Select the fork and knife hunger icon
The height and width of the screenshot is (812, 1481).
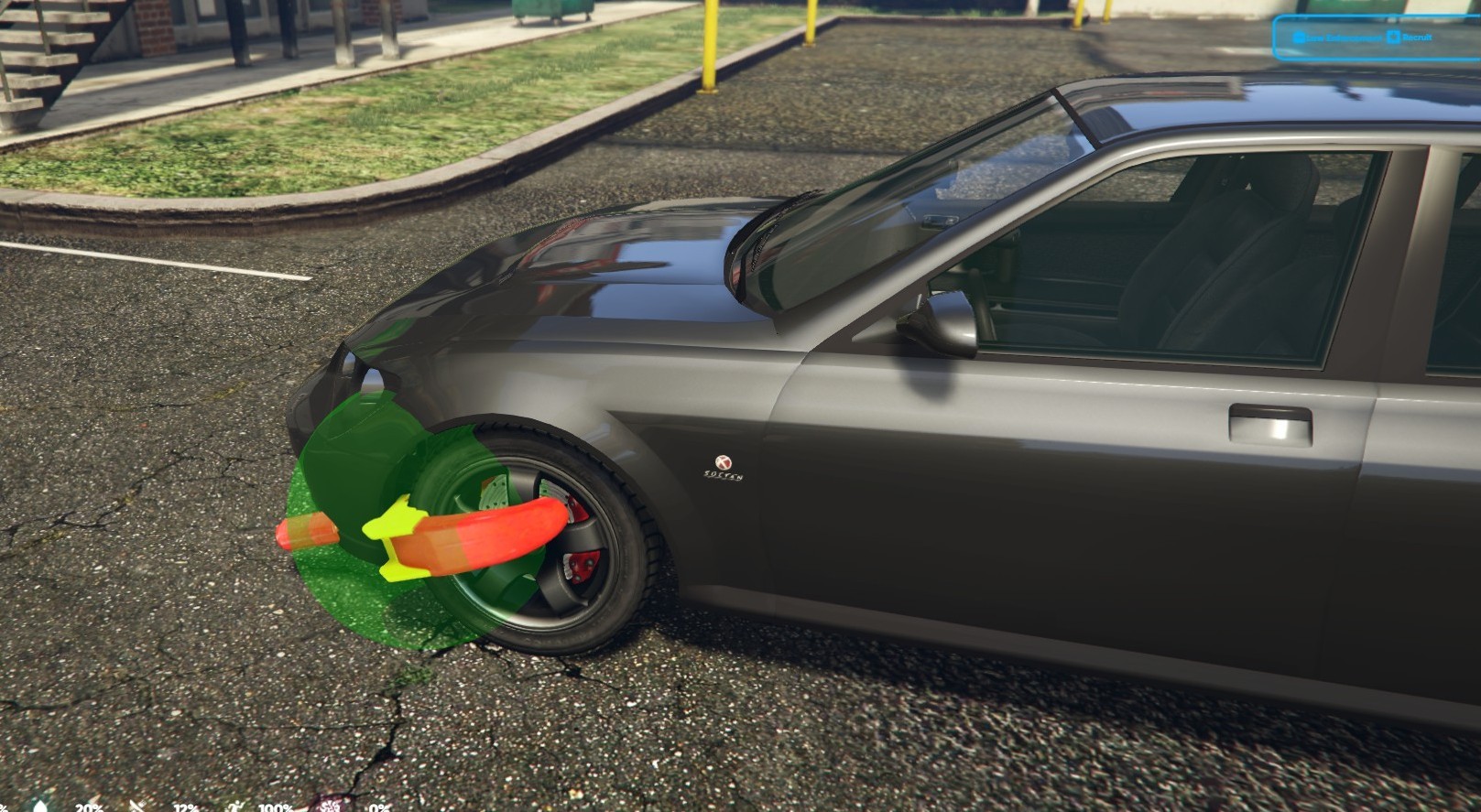137,807
